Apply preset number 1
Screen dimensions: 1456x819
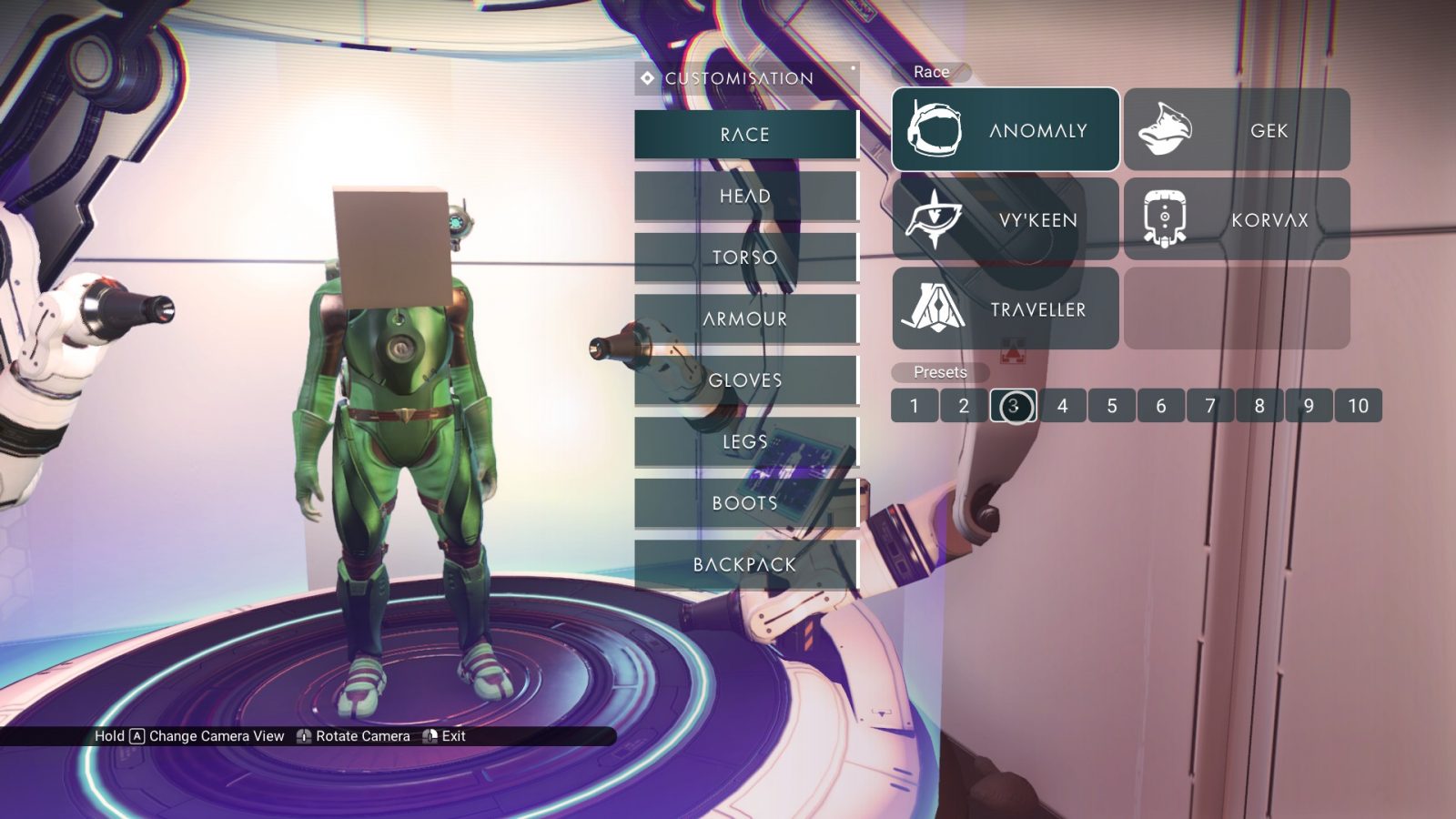[x=914, y=406]
